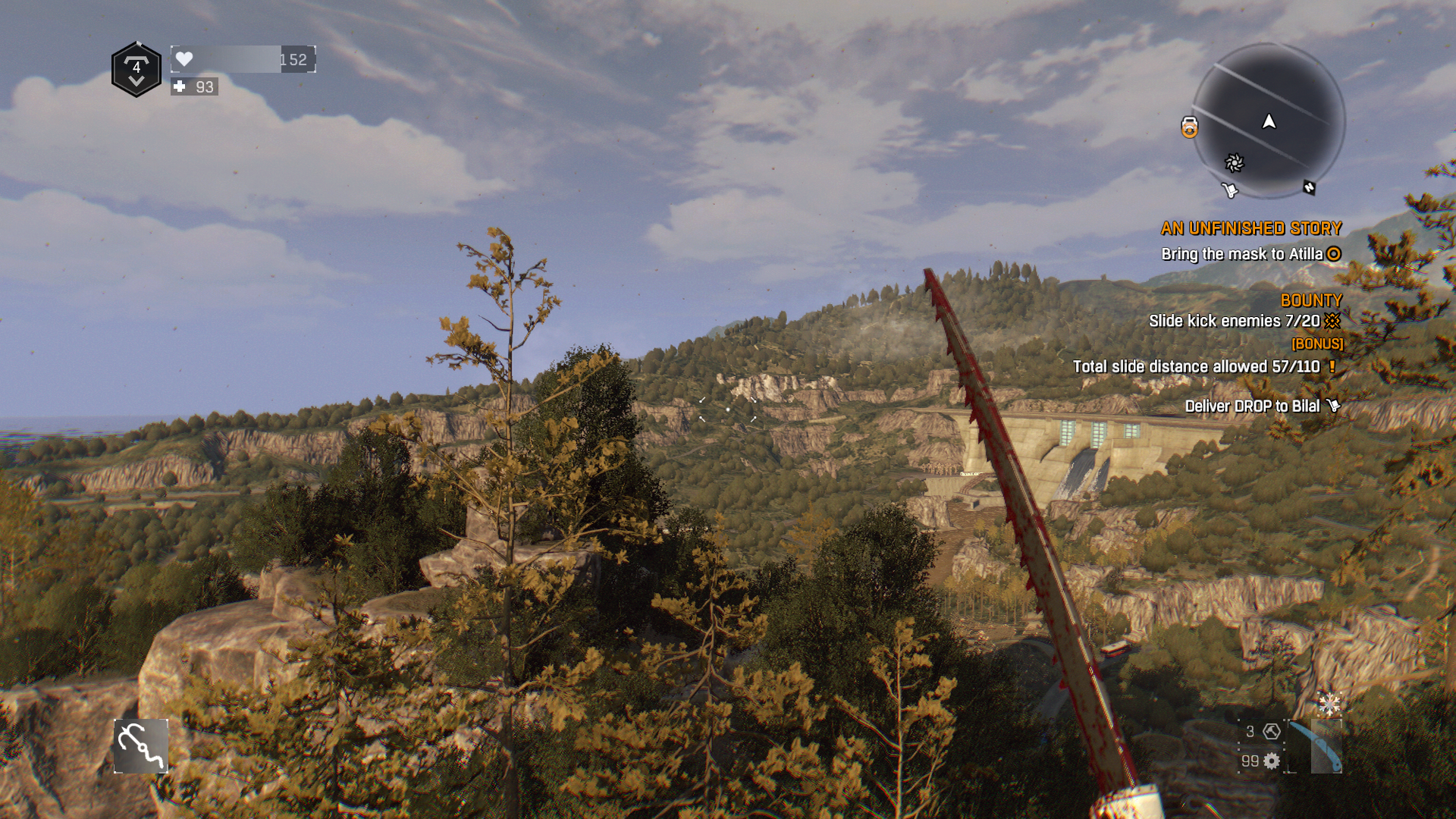Activate the grappling hook icon

click(141, 746)
